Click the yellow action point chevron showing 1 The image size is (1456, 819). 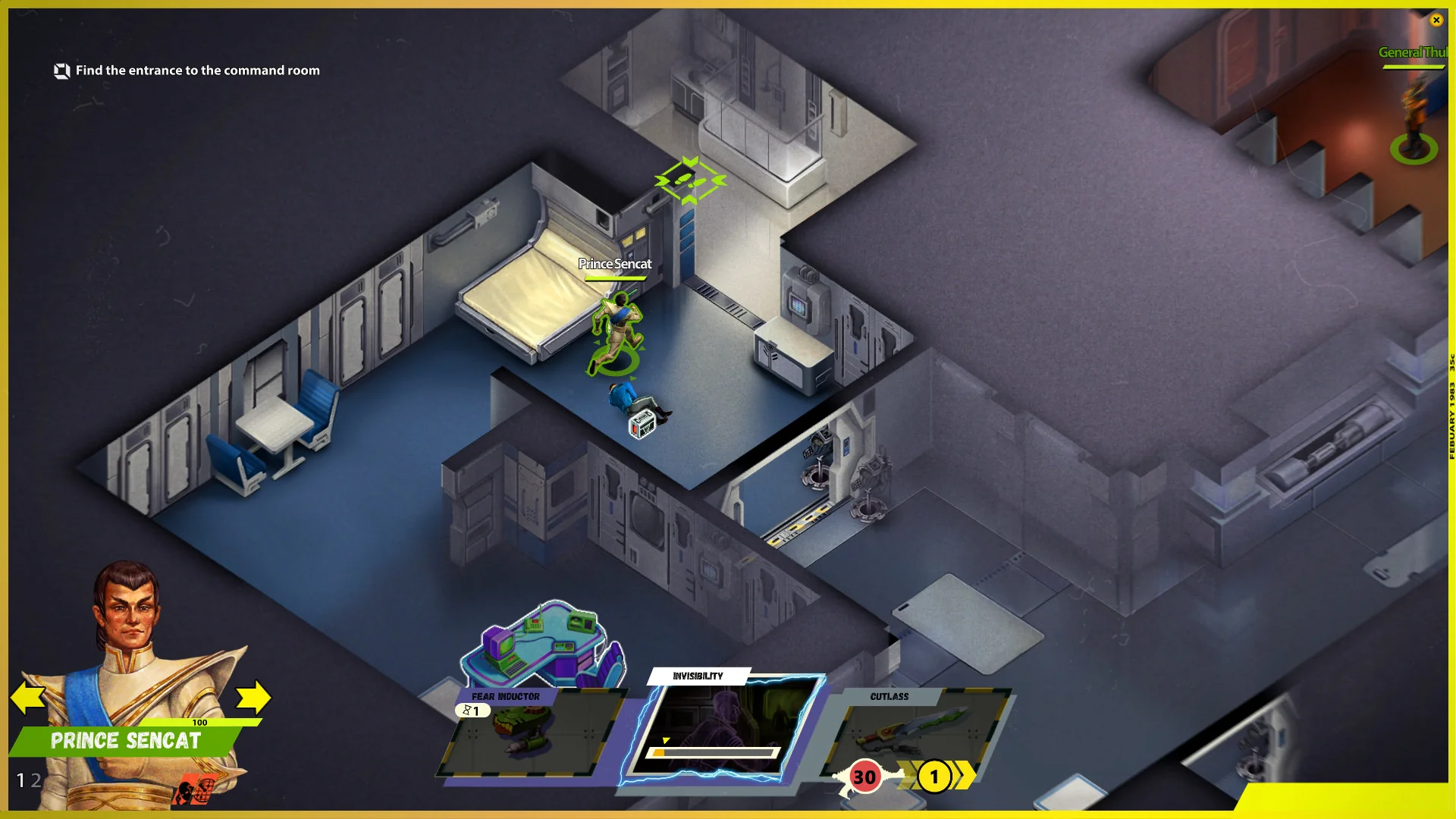(x=934, y=777)
